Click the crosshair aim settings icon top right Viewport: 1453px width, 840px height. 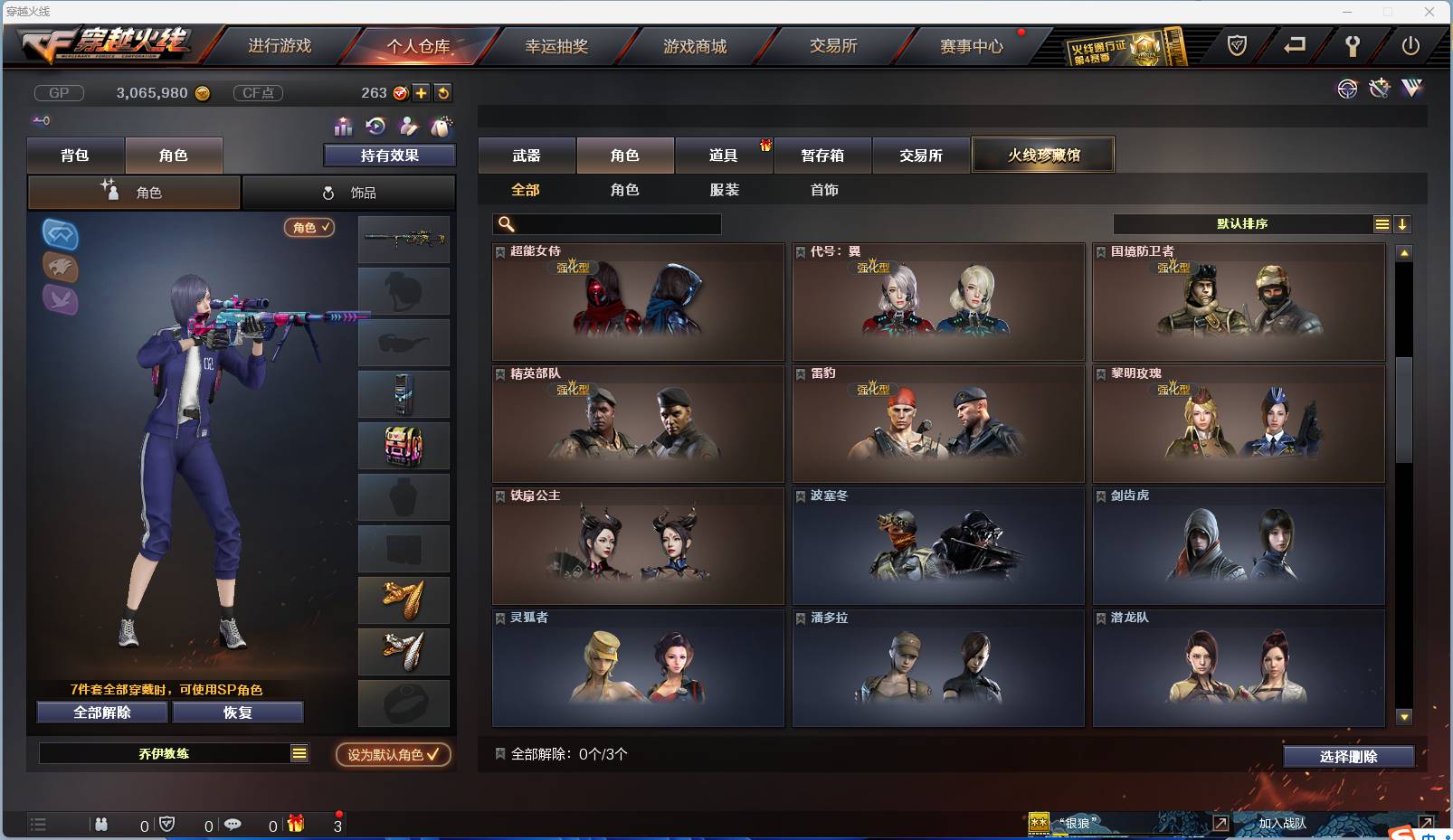[x=1347, y=90]
